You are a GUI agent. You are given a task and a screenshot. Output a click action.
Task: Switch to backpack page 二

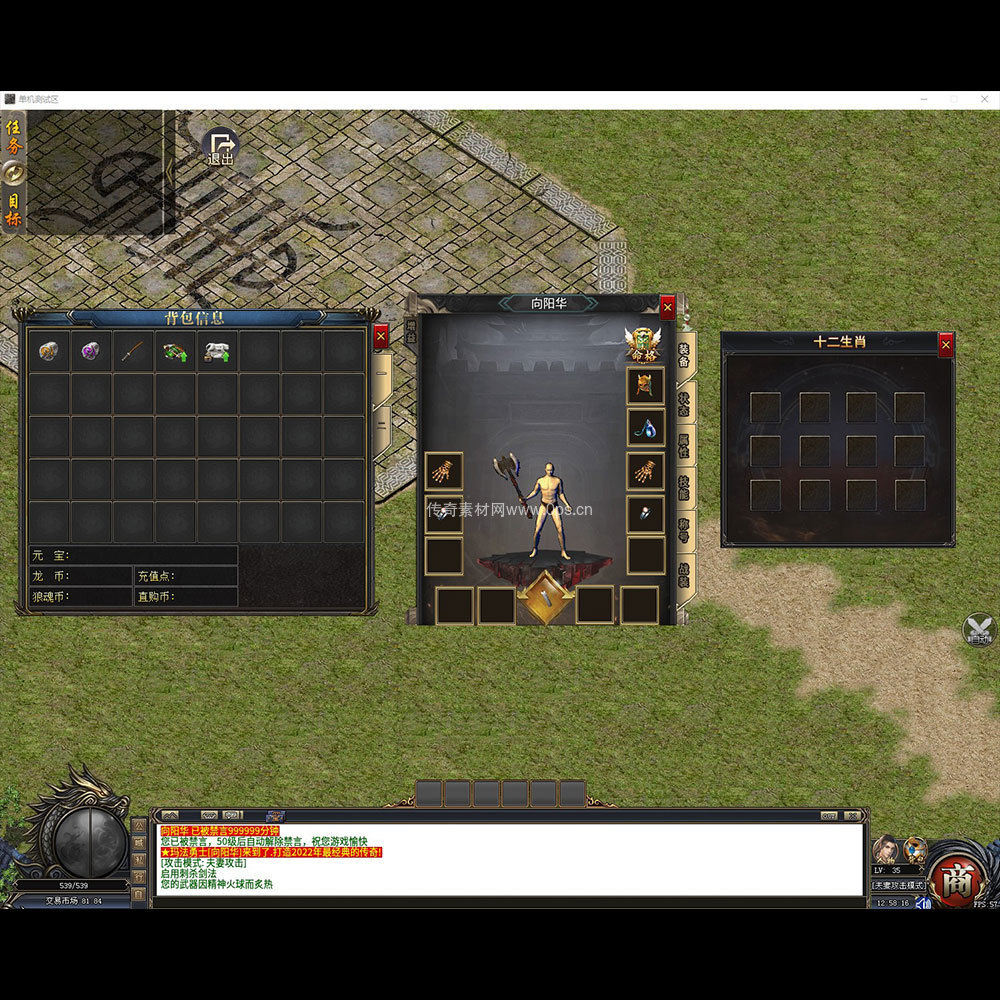pyautogui.click(x=382, y=424)
